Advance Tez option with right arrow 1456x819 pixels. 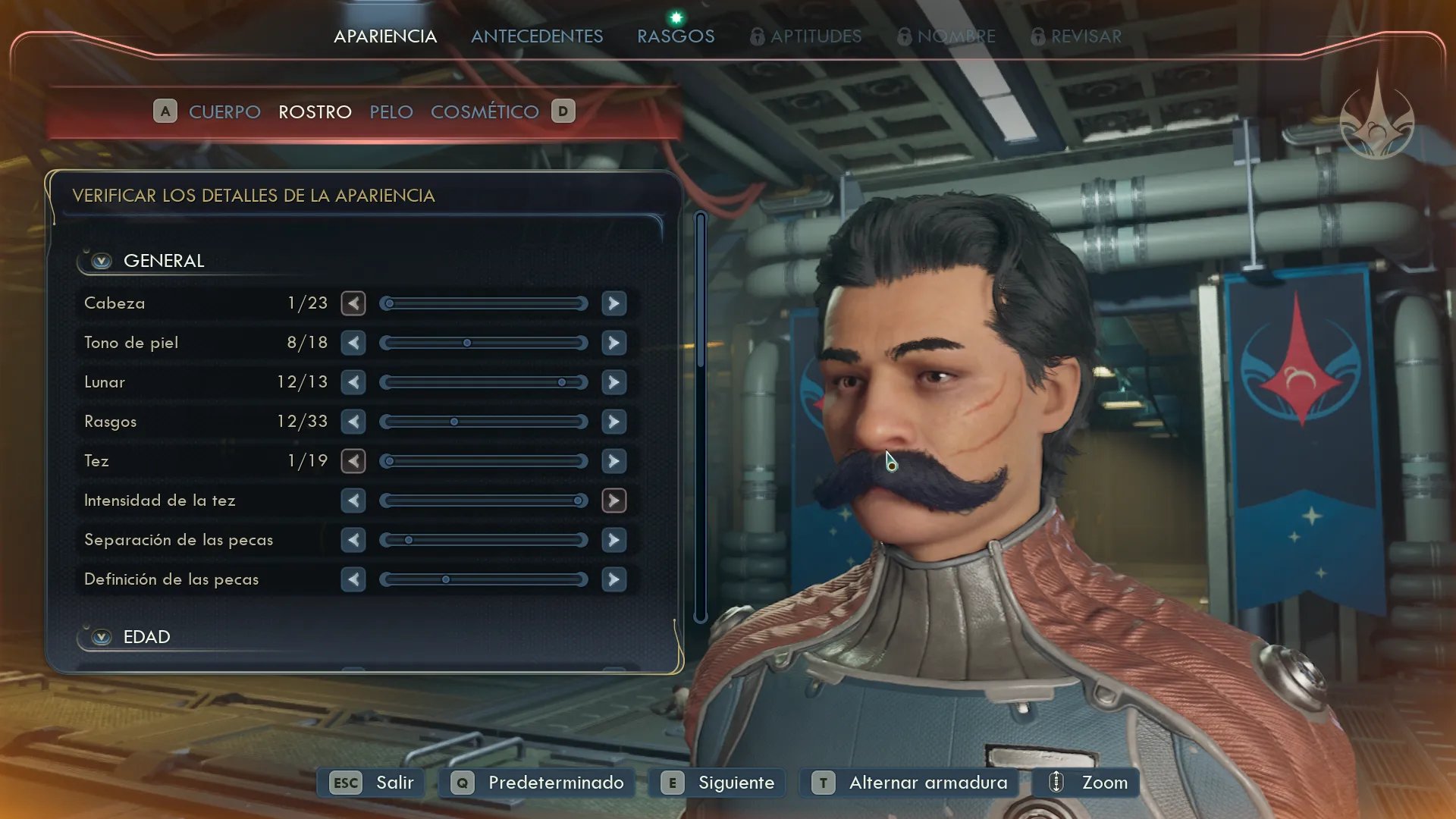[x=613, y=461]
